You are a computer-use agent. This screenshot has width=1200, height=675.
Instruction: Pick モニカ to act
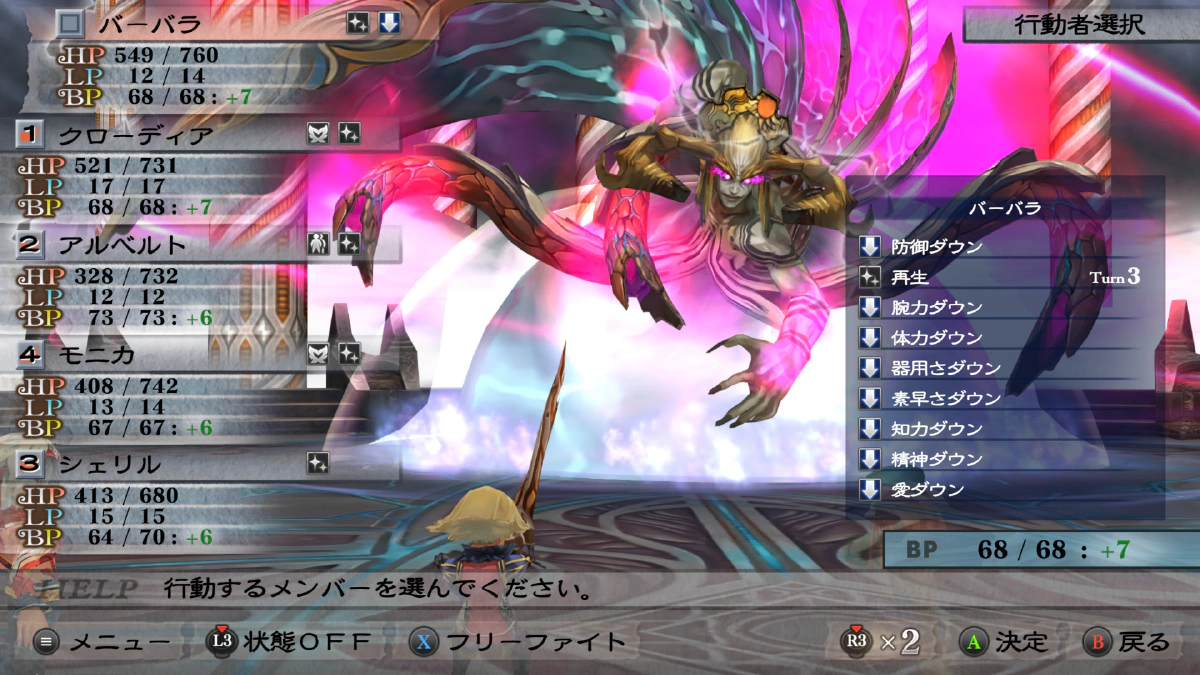97,354
